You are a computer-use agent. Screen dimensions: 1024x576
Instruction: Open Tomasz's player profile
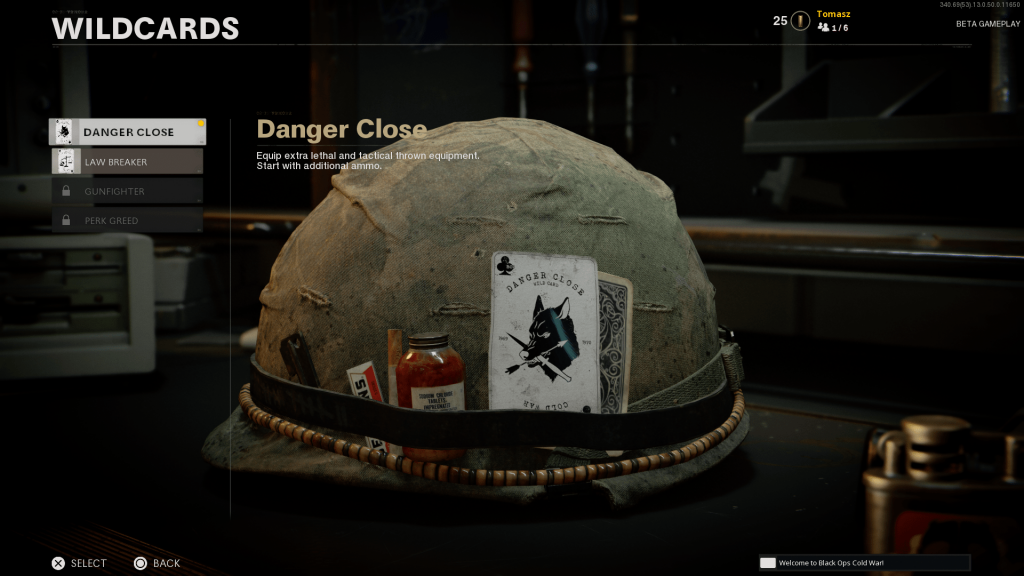[832, 15]
